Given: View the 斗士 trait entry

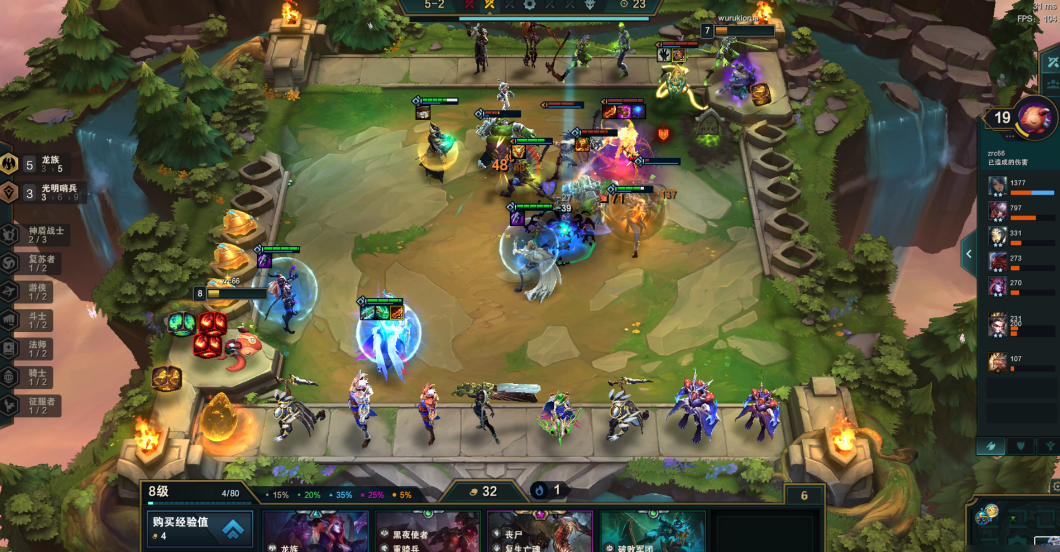Looking at the screenshot, I should tap(36, 321).
